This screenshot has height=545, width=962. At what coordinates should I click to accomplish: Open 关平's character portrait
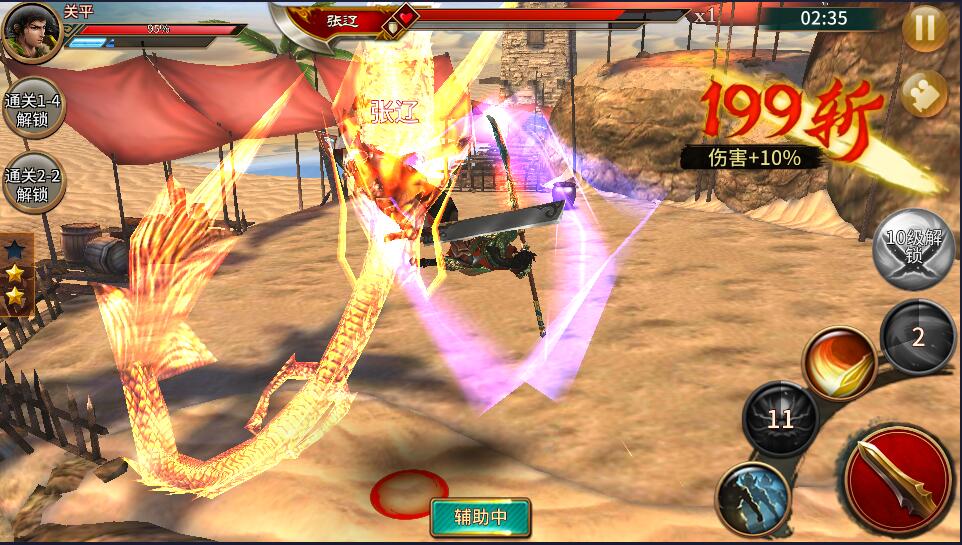pos(30,30)
